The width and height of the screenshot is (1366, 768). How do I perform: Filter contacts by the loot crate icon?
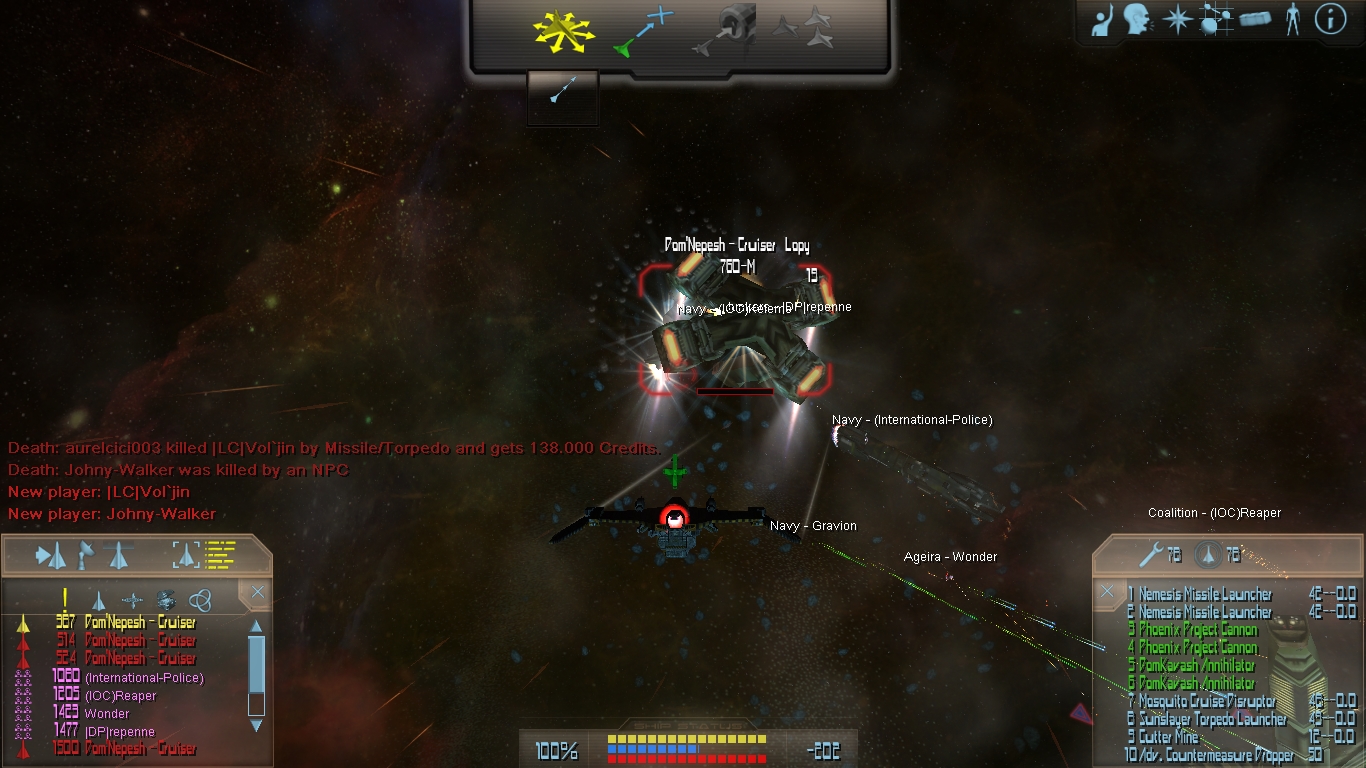coord(166,600)
